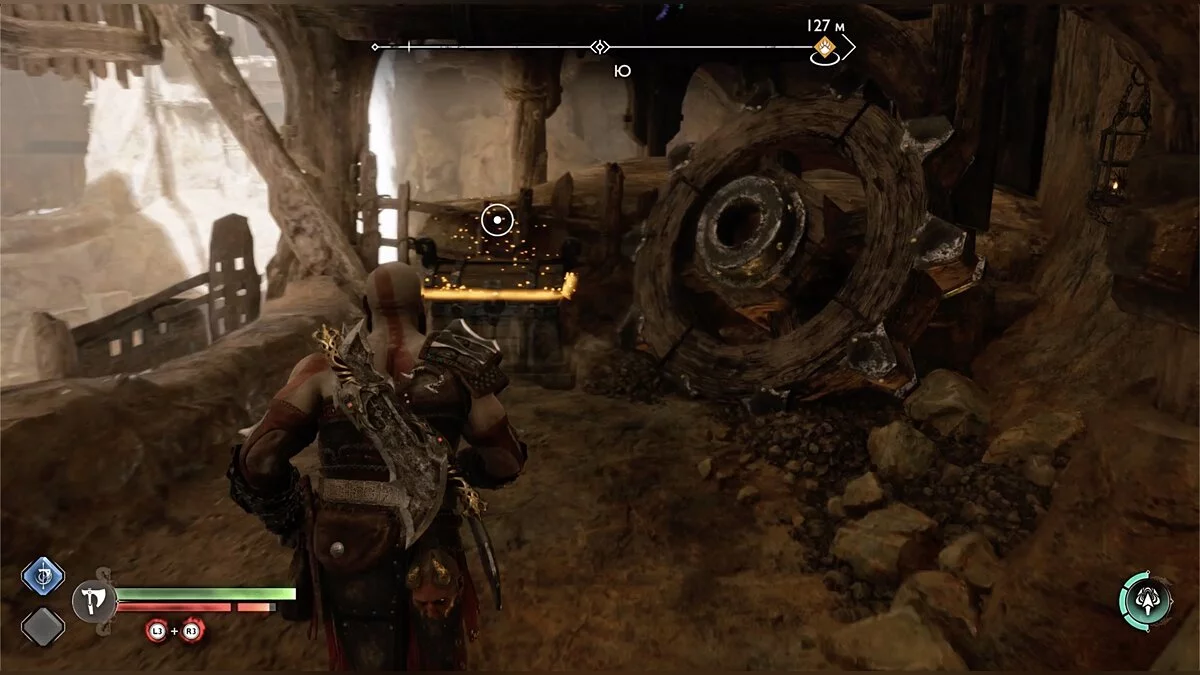
Task: Click the gold paw objective marker
Action: (825, 48)
